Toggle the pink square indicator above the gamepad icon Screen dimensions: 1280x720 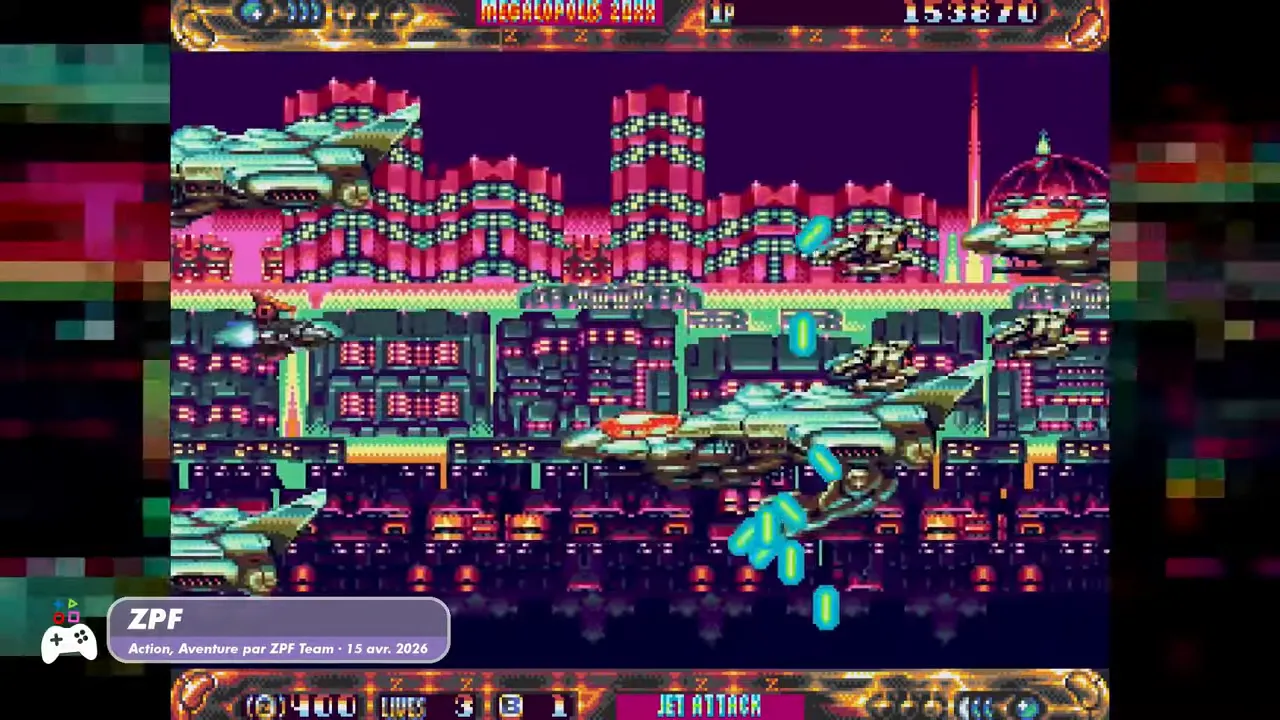tap(74, 617)
